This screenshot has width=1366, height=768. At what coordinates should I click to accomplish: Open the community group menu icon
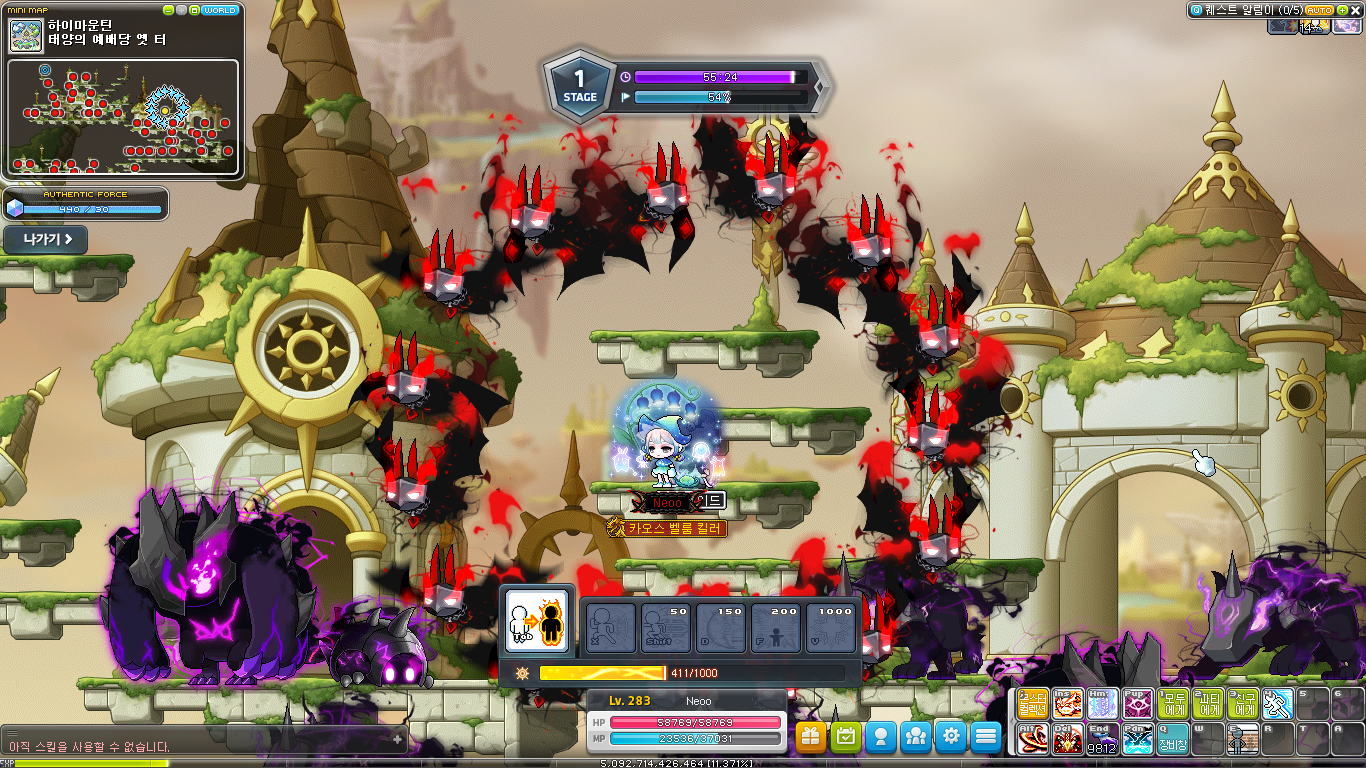click(x=916, y=737)
